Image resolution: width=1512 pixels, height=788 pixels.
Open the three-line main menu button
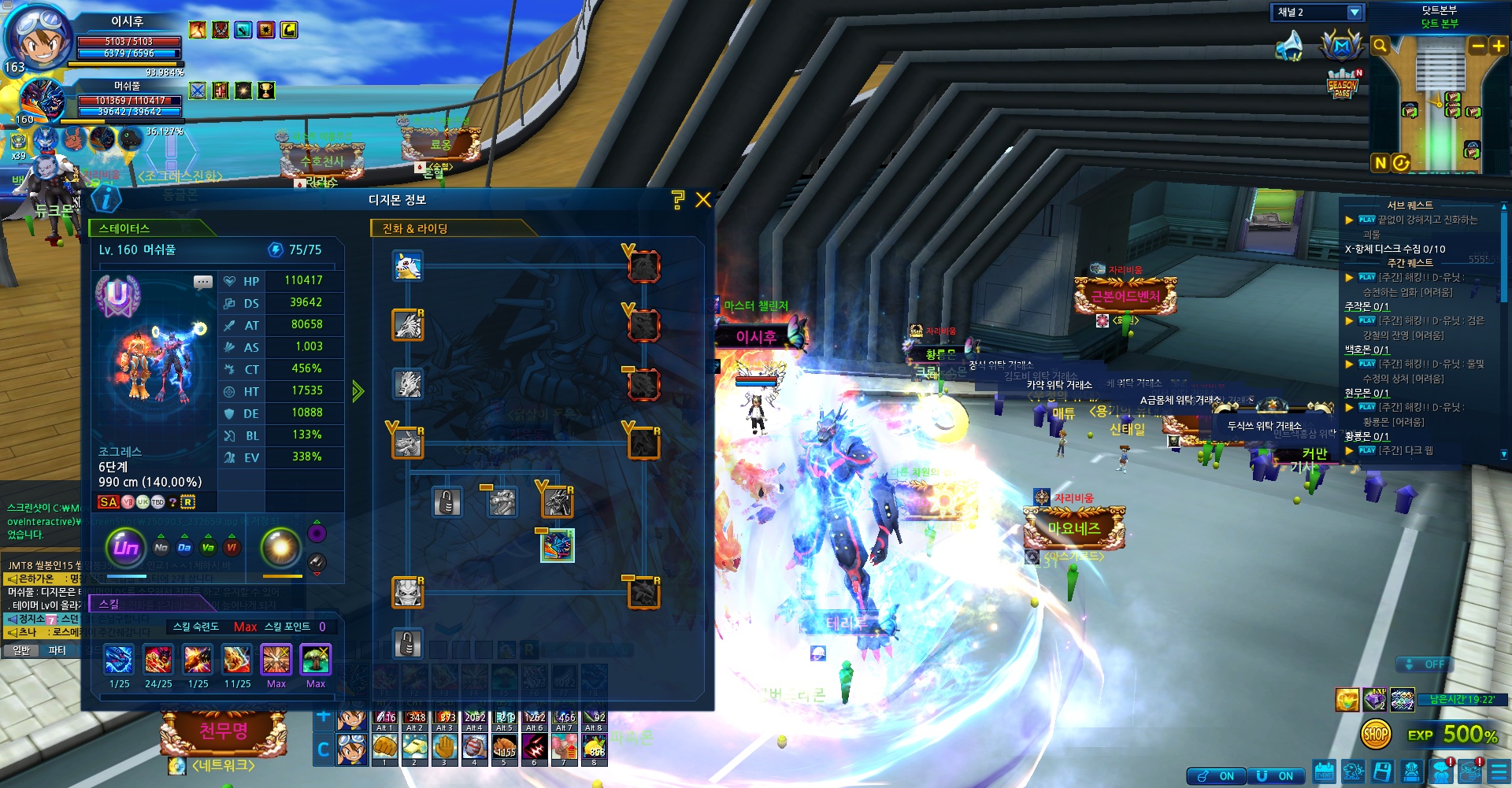click(1500, 771)
